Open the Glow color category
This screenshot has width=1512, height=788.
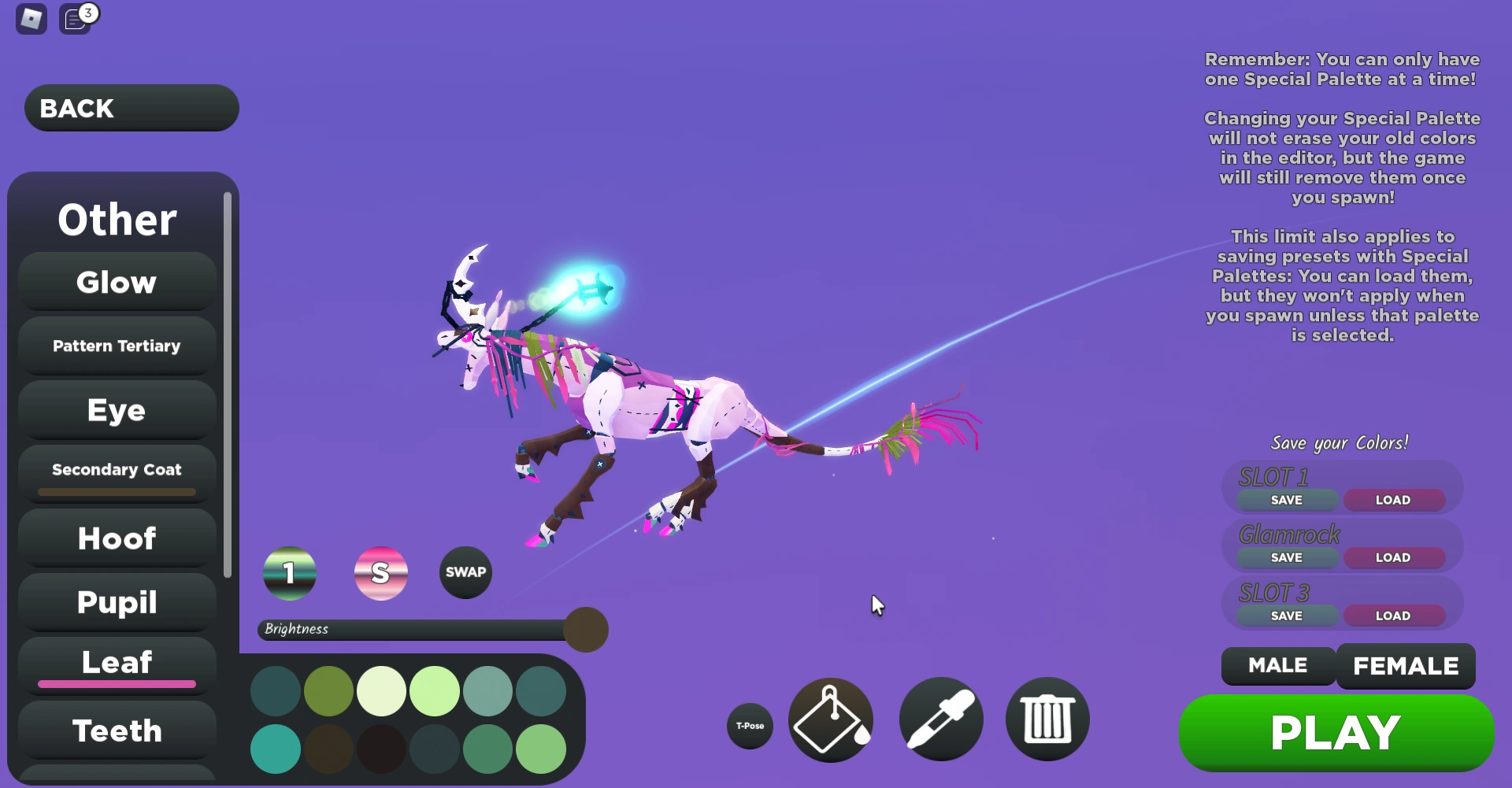pos(116,281)
